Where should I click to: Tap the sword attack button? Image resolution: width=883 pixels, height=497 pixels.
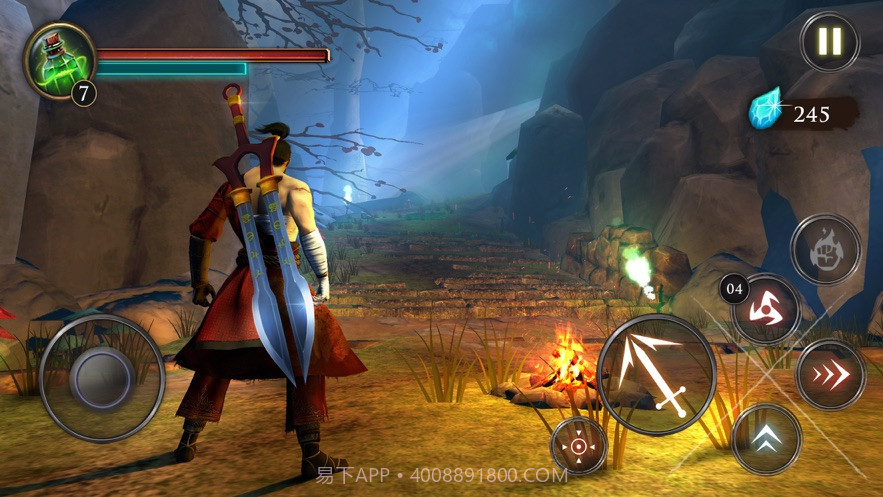point(656,374)
